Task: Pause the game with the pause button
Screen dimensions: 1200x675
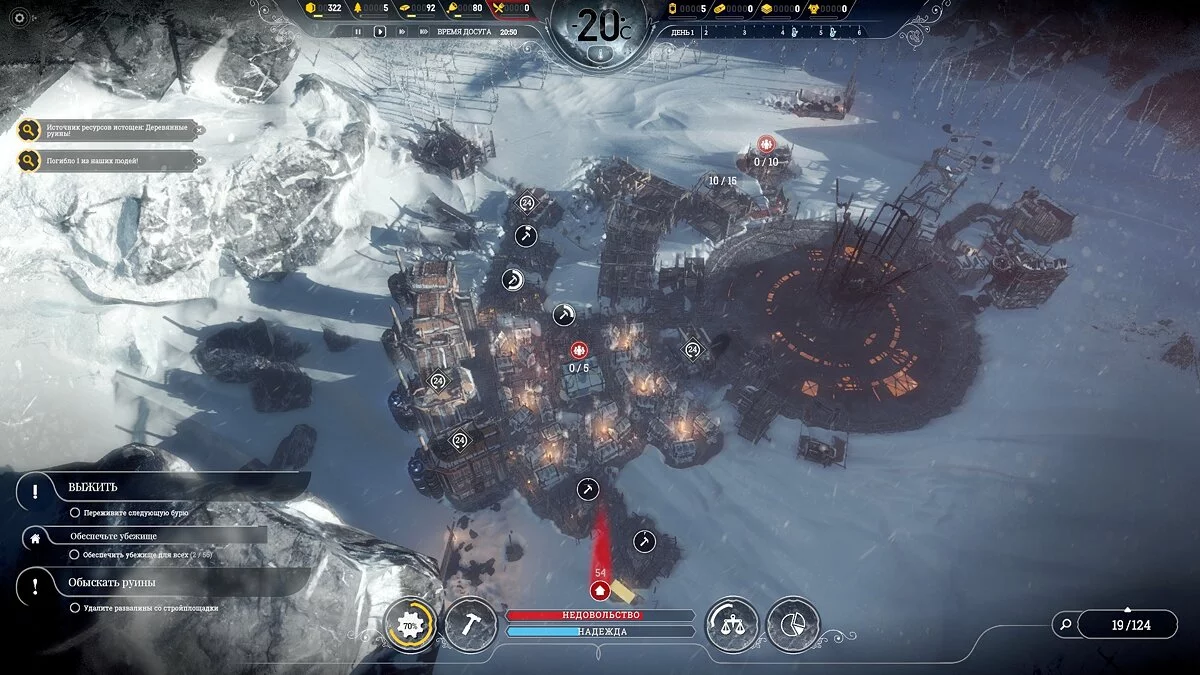Action: [358, 32]
